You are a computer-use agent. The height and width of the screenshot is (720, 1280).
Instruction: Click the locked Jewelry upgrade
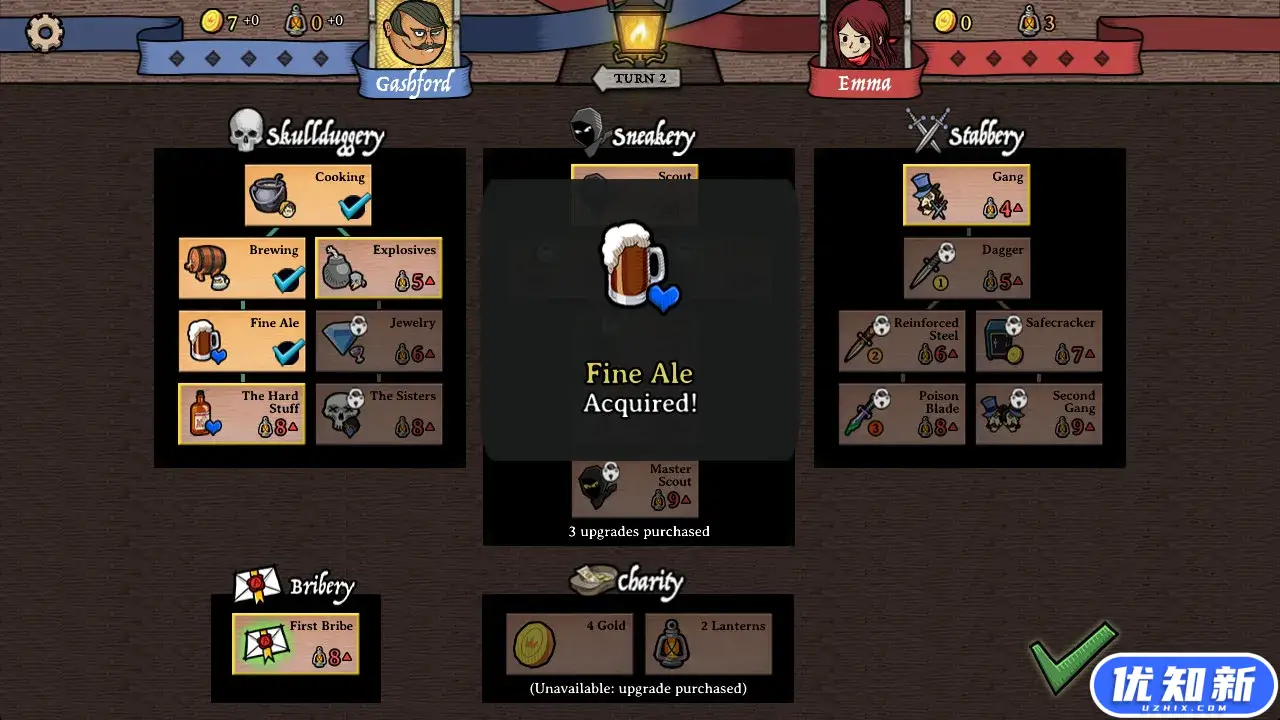[379, 341]
